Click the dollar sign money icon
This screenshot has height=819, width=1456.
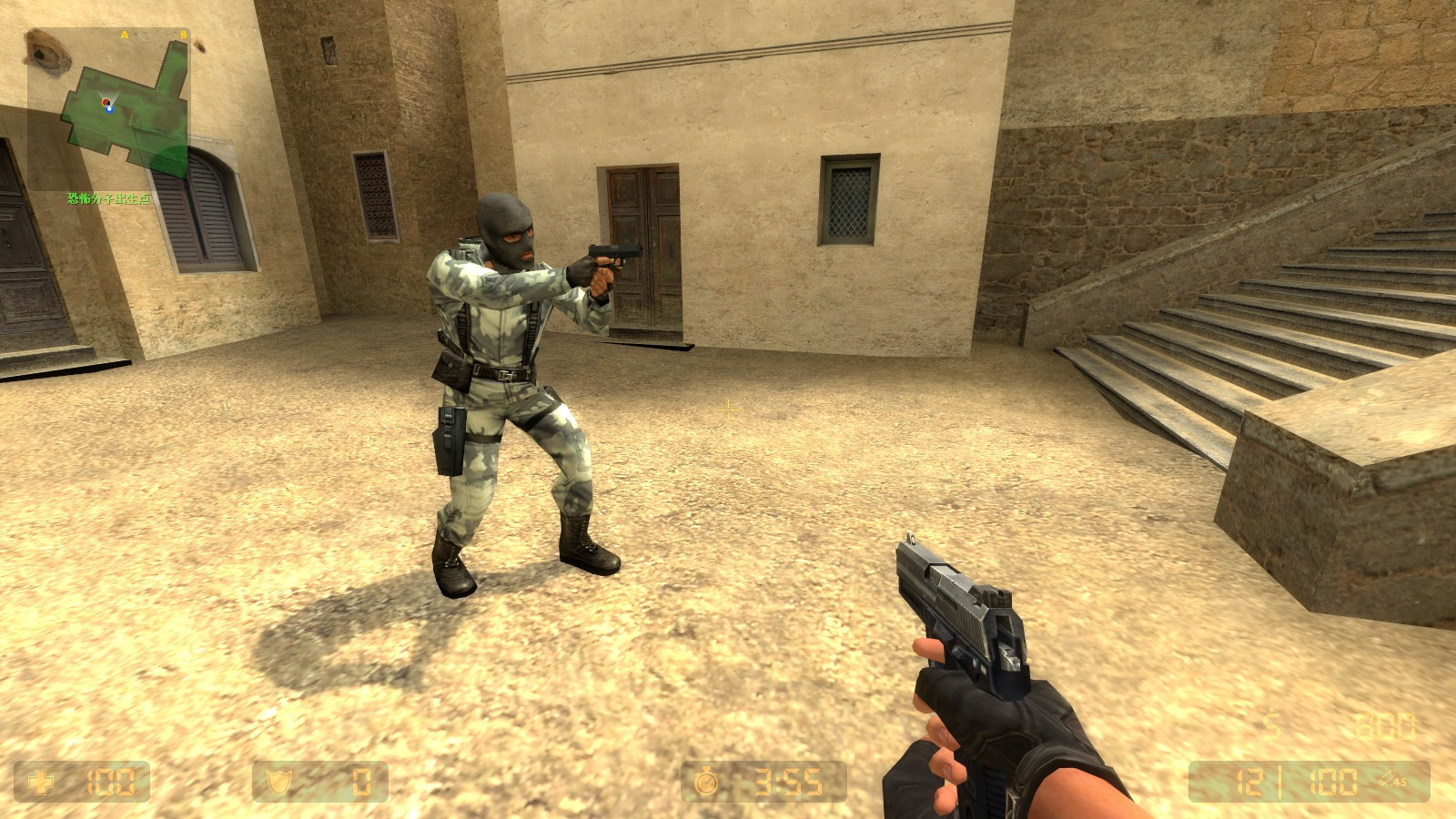1271,724
